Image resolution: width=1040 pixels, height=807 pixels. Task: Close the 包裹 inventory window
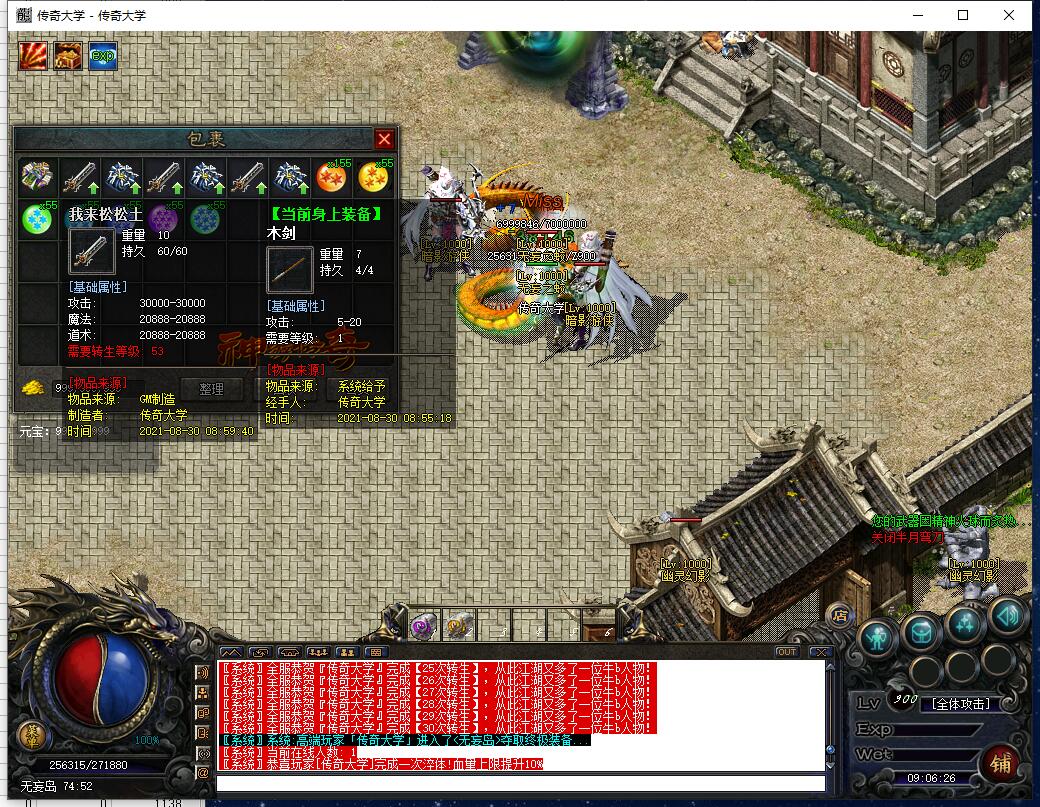pyautogui.click(x=383, y=139)
